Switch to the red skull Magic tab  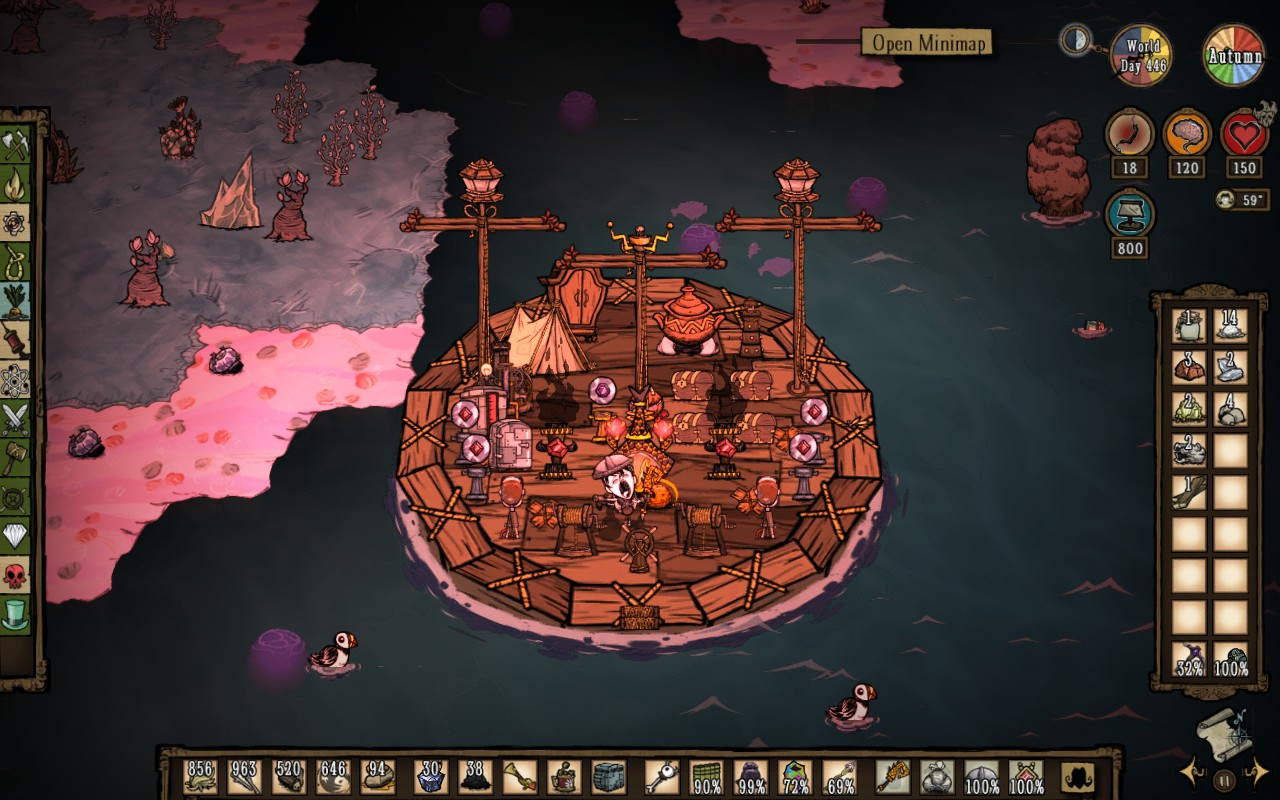[x=16, y=575]
